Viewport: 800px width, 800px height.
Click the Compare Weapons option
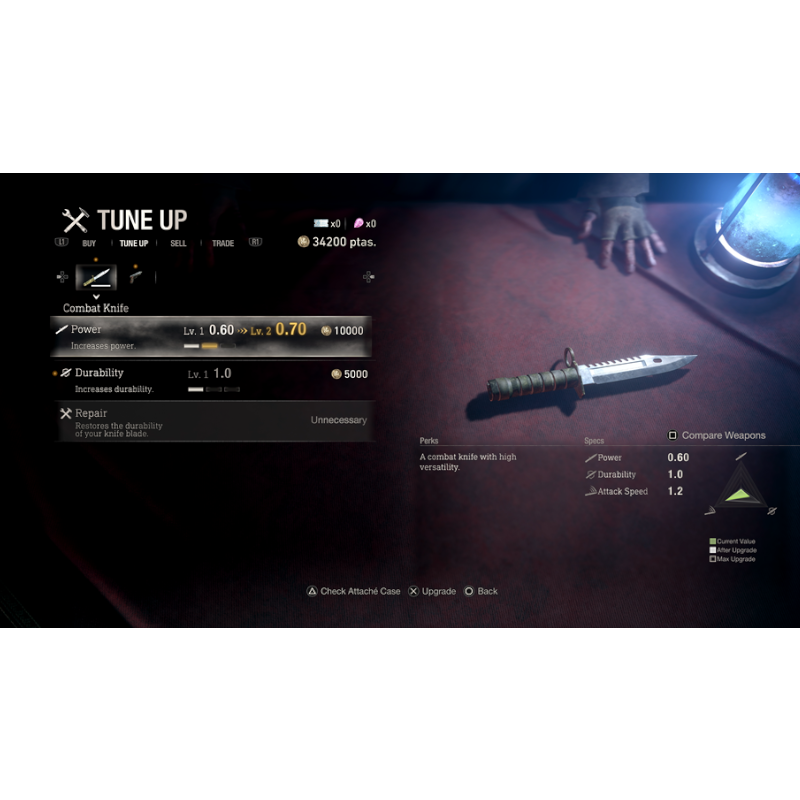[x=717, y=436]
